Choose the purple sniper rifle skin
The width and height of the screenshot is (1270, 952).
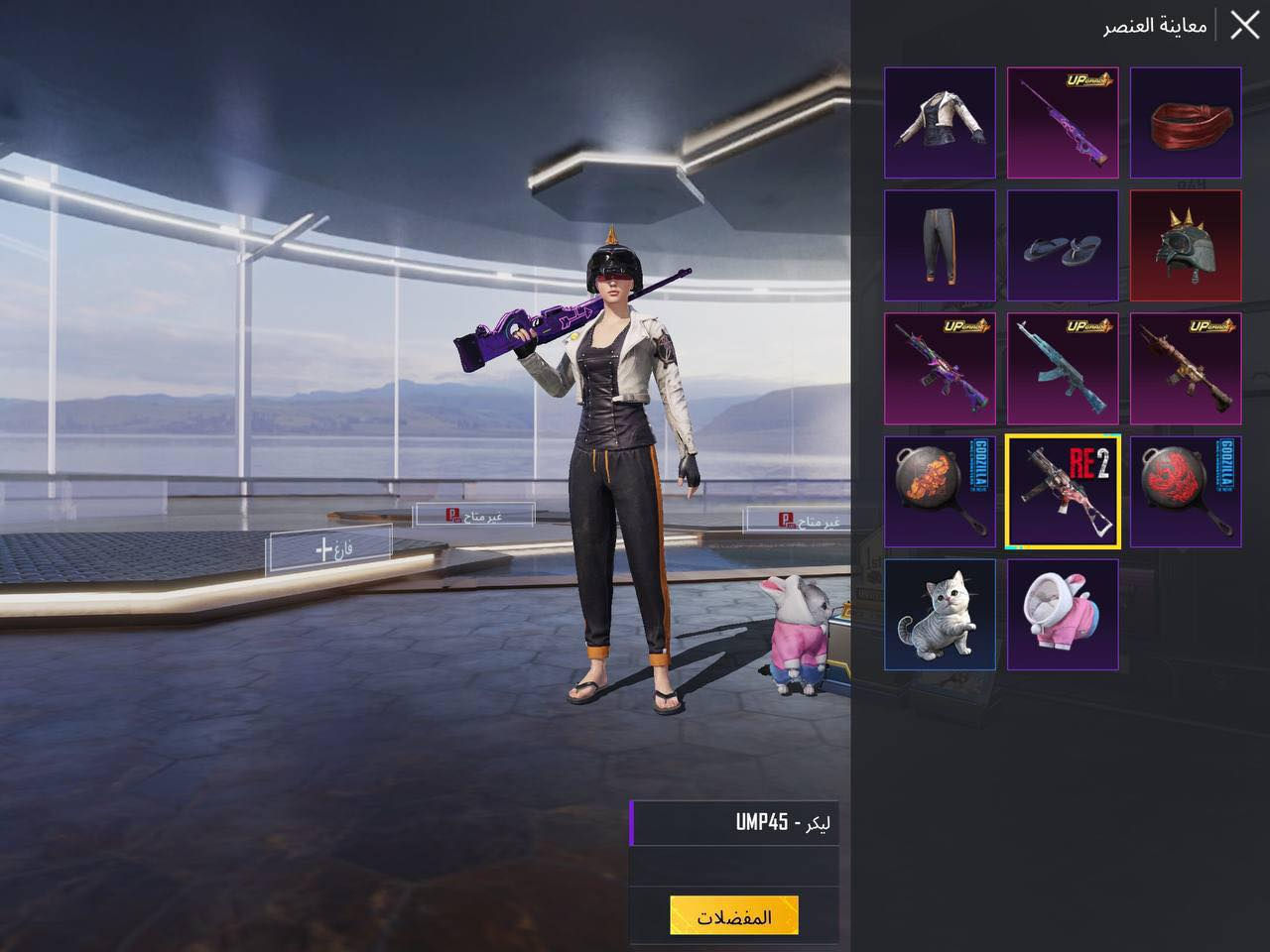[x=1063, y=123]
